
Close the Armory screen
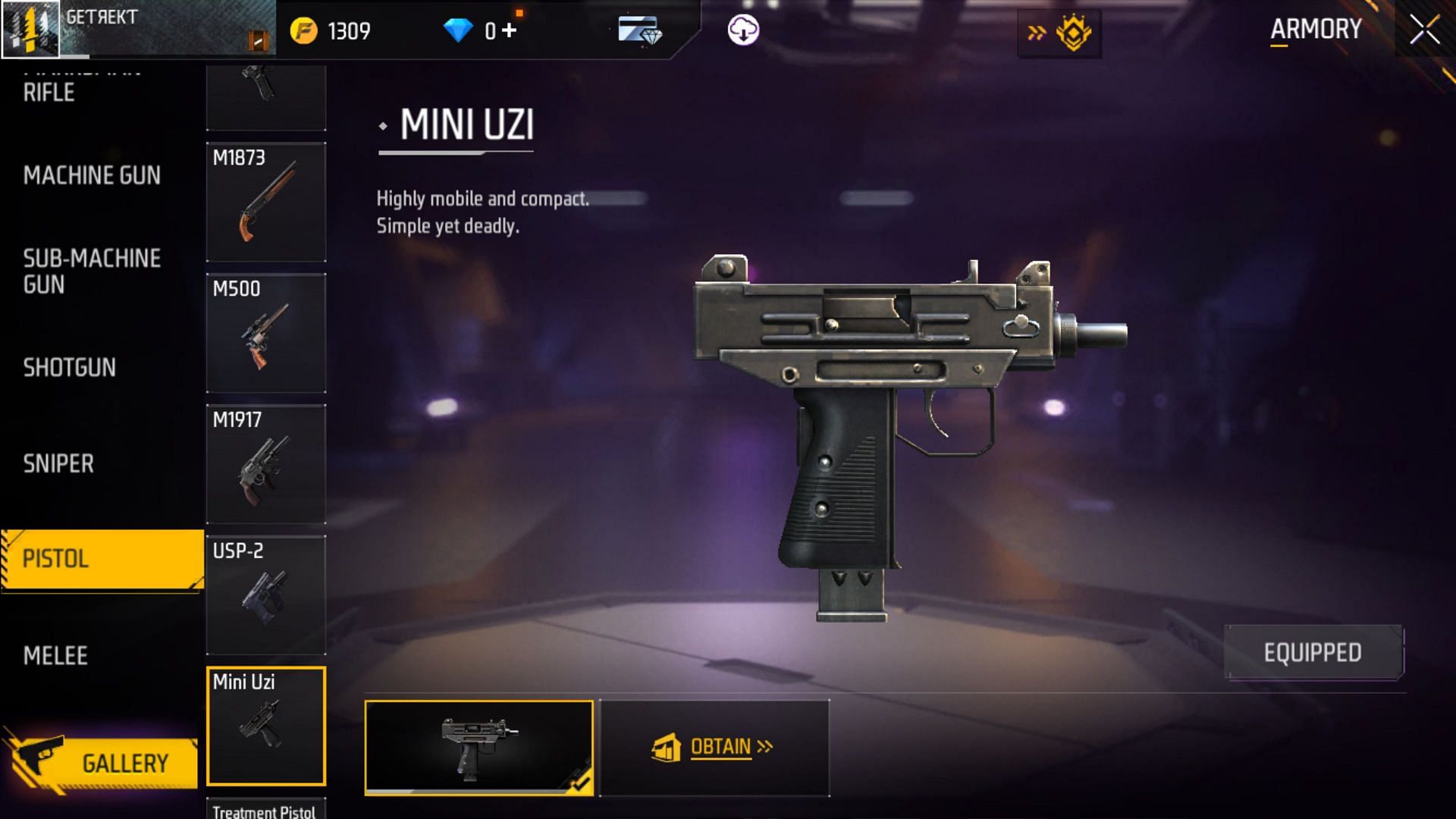point(1424,30)
